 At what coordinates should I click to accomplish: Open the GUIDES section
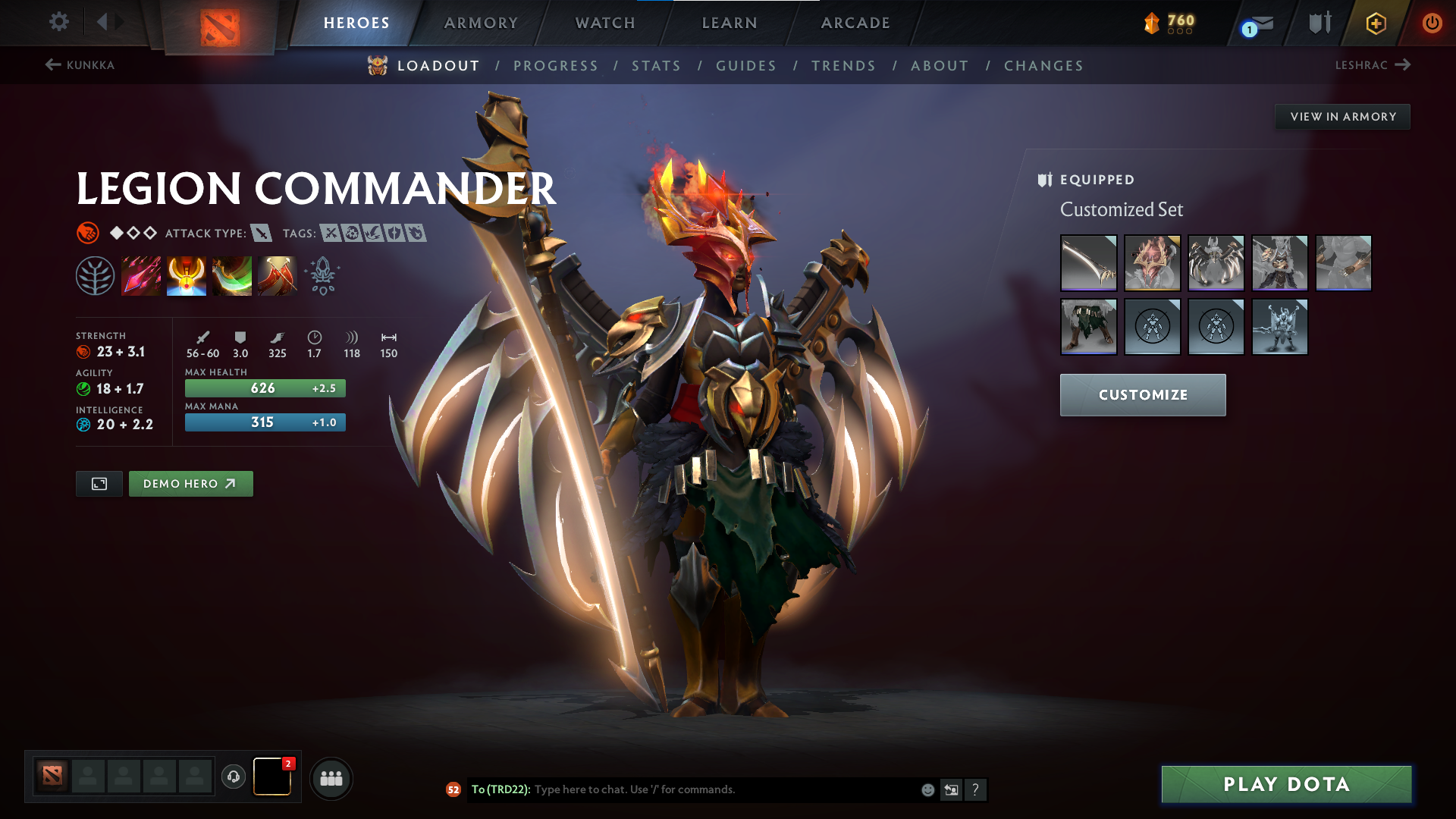[745, 66]
